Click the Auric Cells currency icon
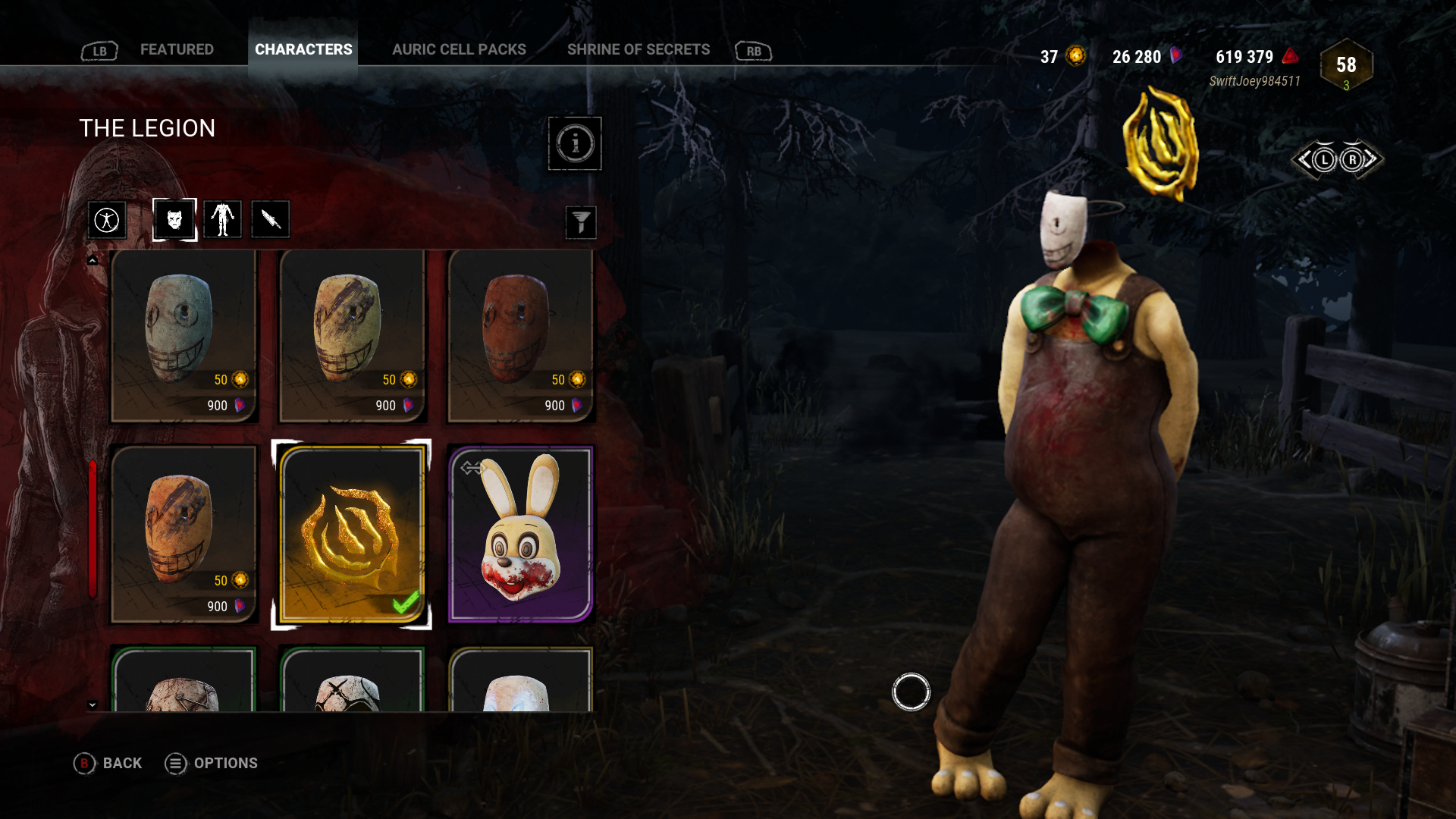 [1074, 55]
